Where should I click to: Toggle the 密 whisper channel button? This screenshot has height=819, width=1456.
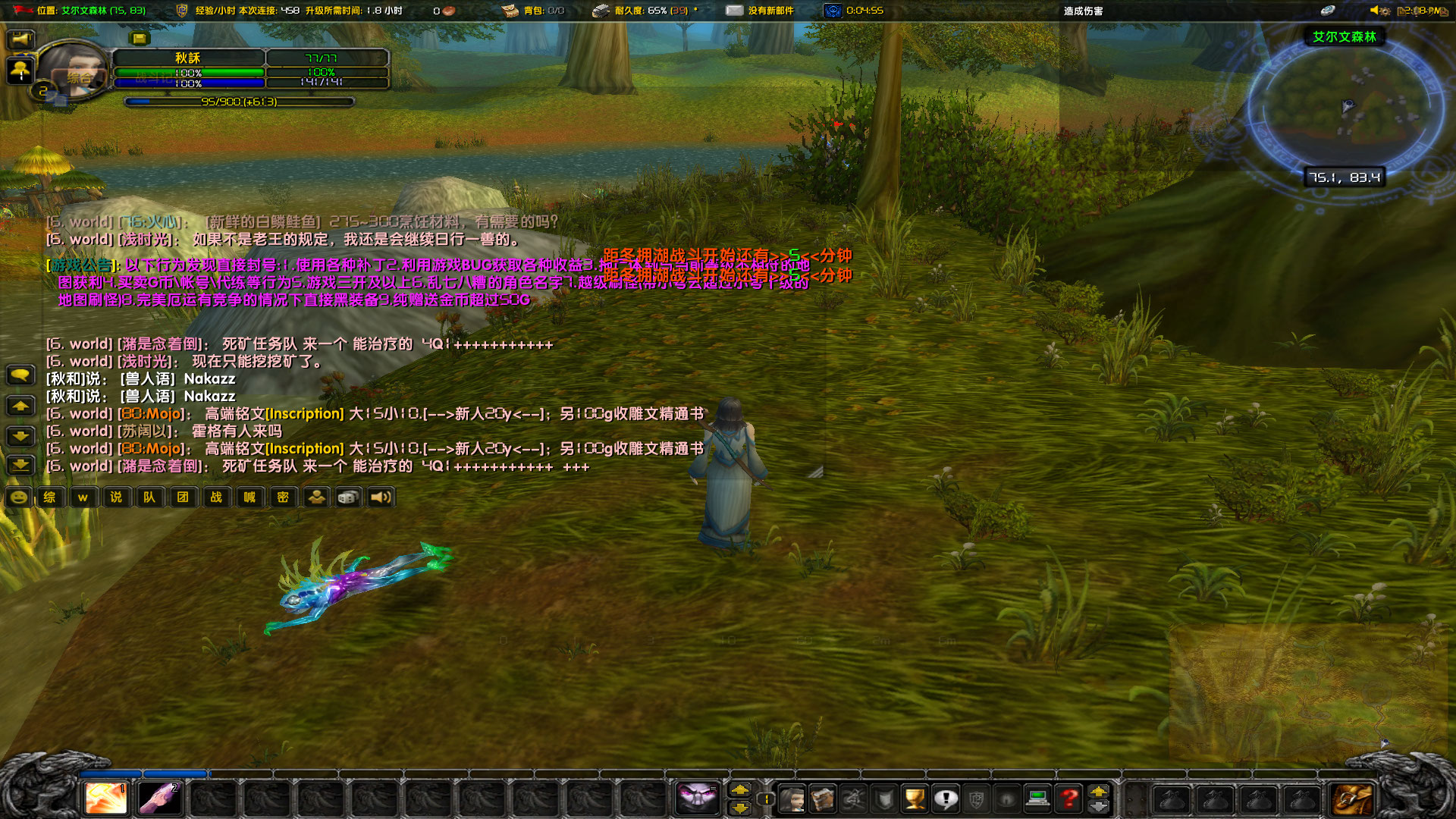click(x=284, y=497)
